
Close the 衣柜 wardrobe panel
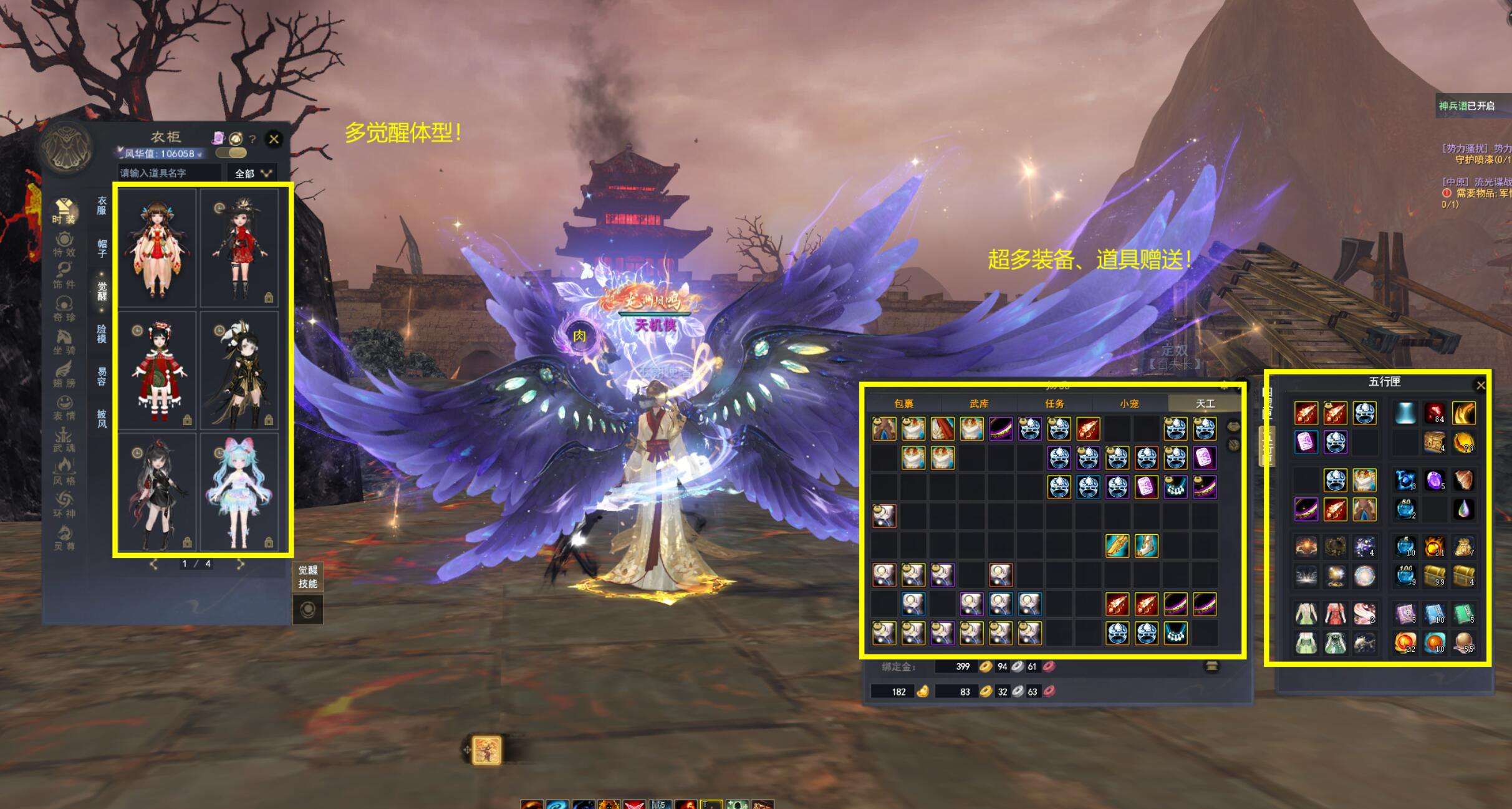[274, 139]
